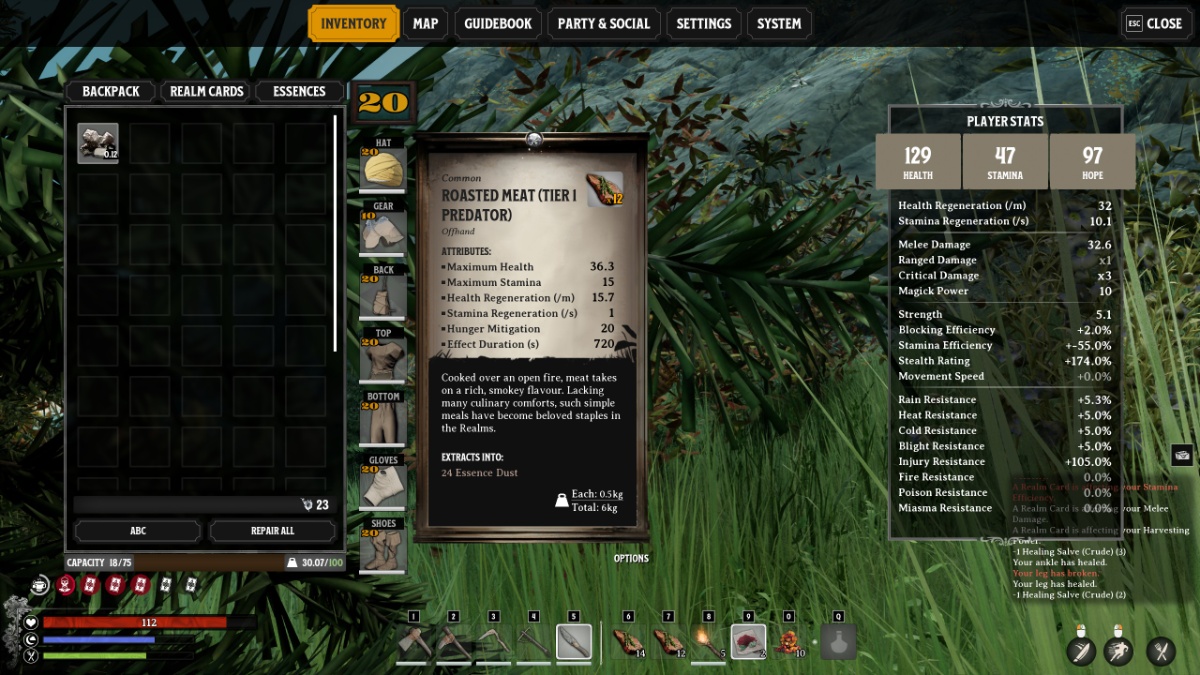Select the Hat equipment slot
The height and width of the screenshot is (675, 1200).
coord(383,167)
